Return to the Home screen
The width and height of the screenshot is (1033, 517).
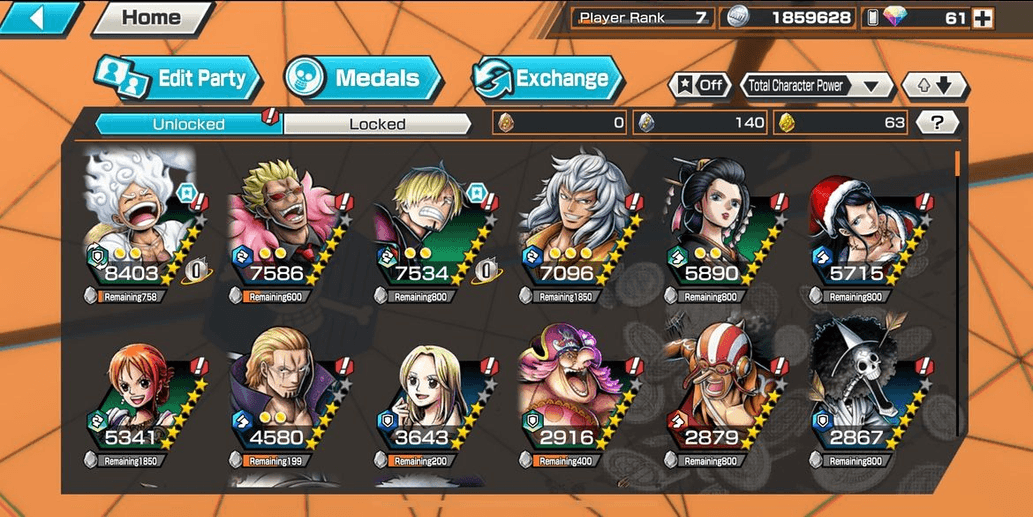pyautogui.click(x=151, y=17)
